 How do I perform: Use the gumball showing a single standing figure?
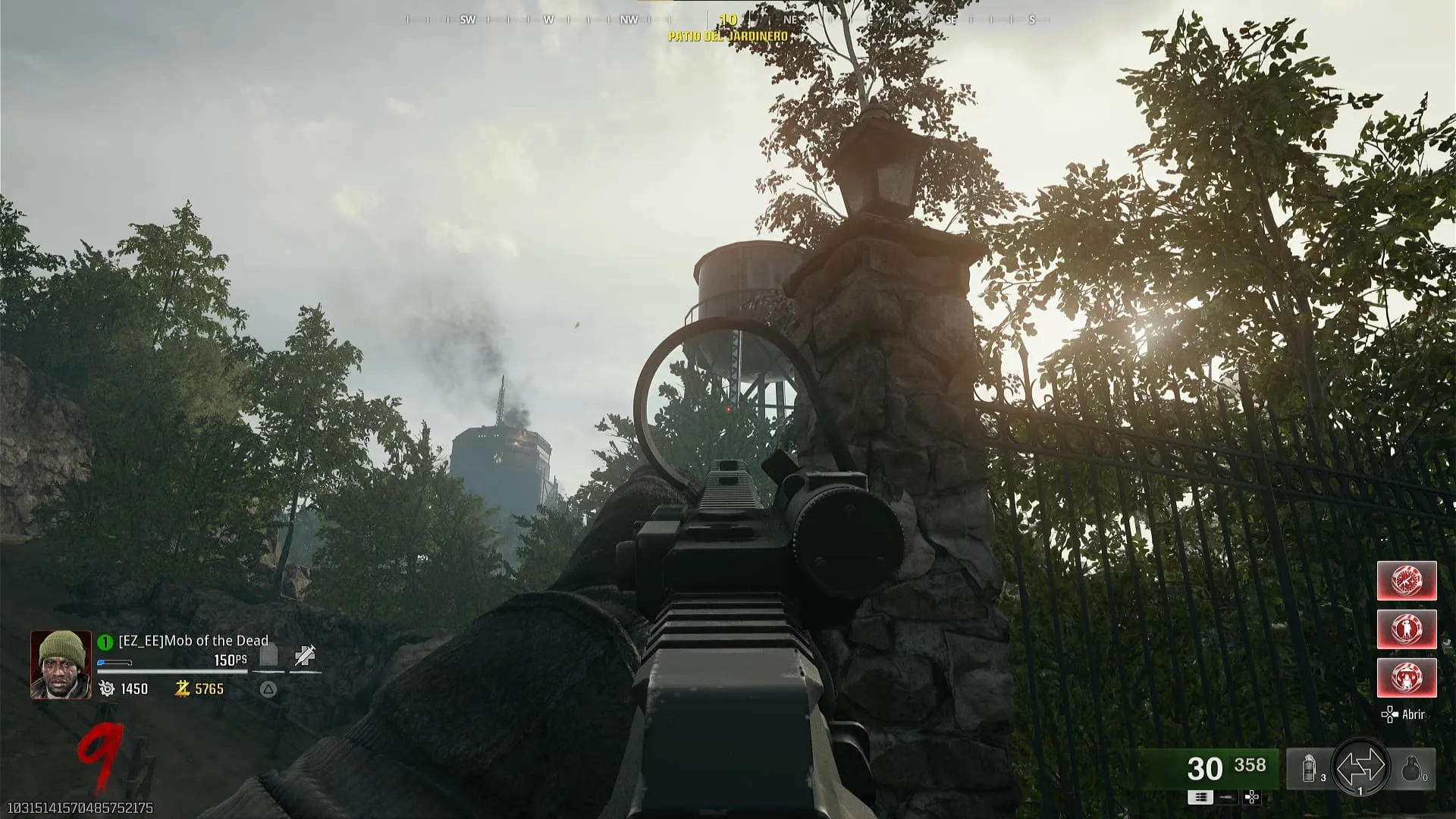coord(1407,629)
